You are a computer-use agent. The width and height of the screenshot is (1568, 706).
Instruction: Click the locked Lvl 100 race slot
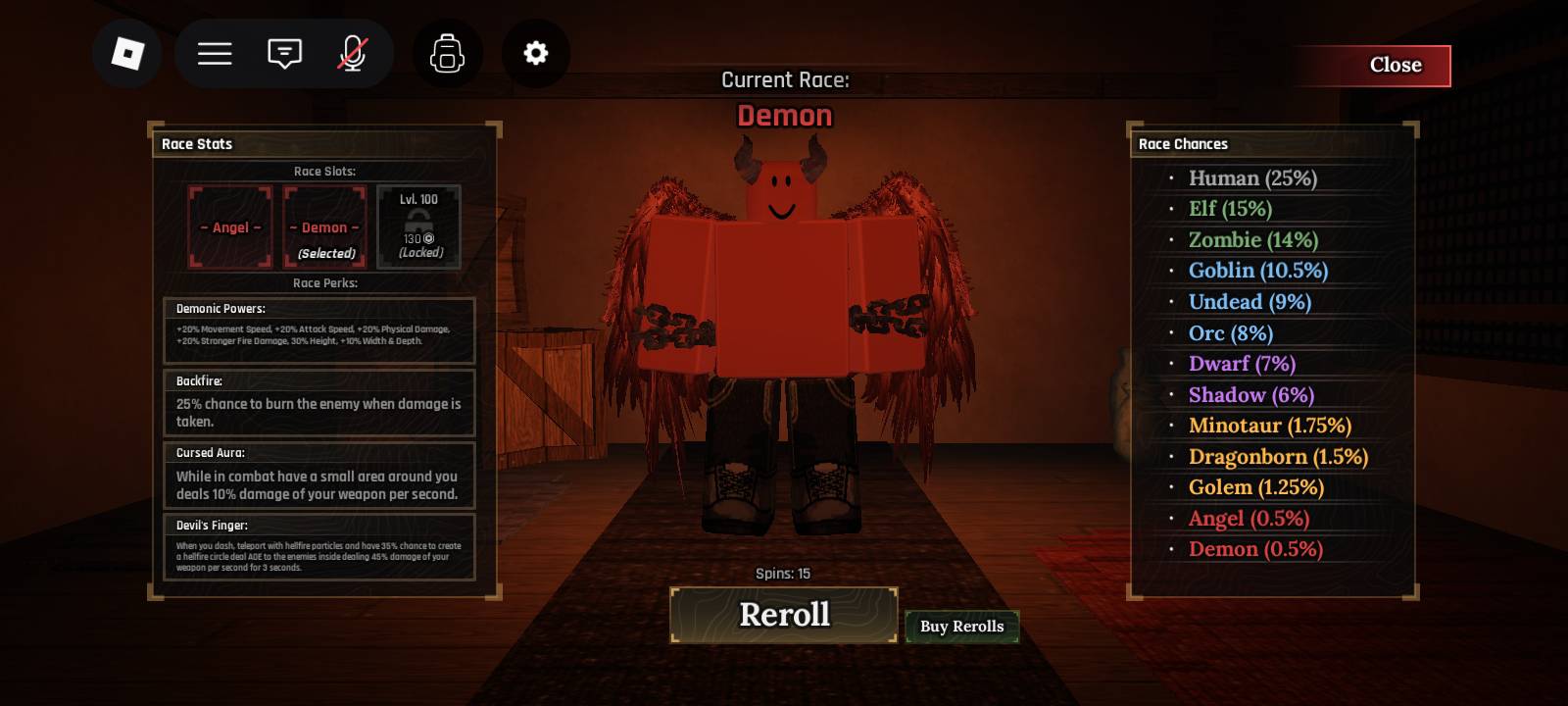point(418,227)
